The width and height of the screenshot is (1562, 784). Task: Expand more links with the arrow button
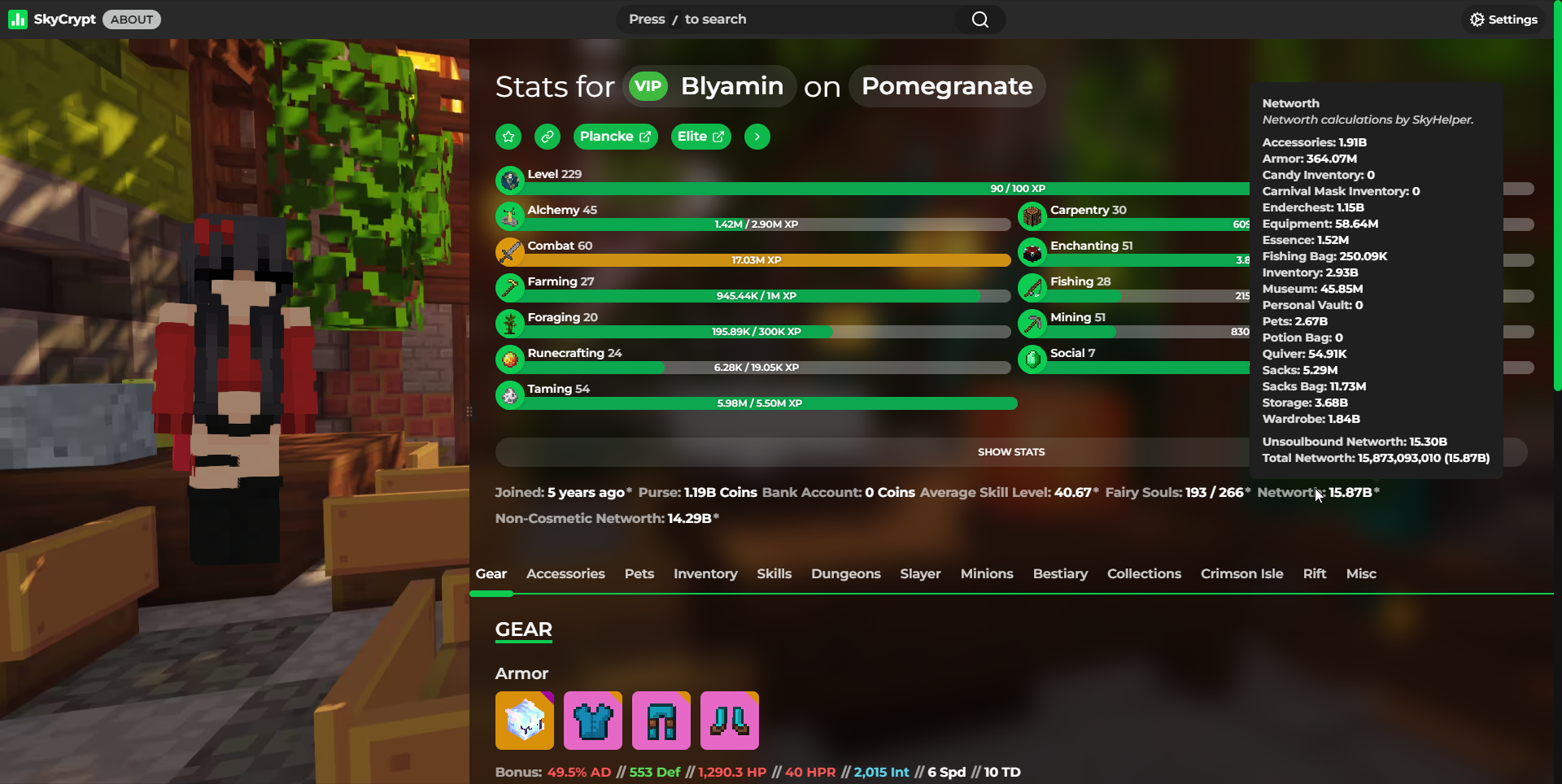[x=757, y=137]
